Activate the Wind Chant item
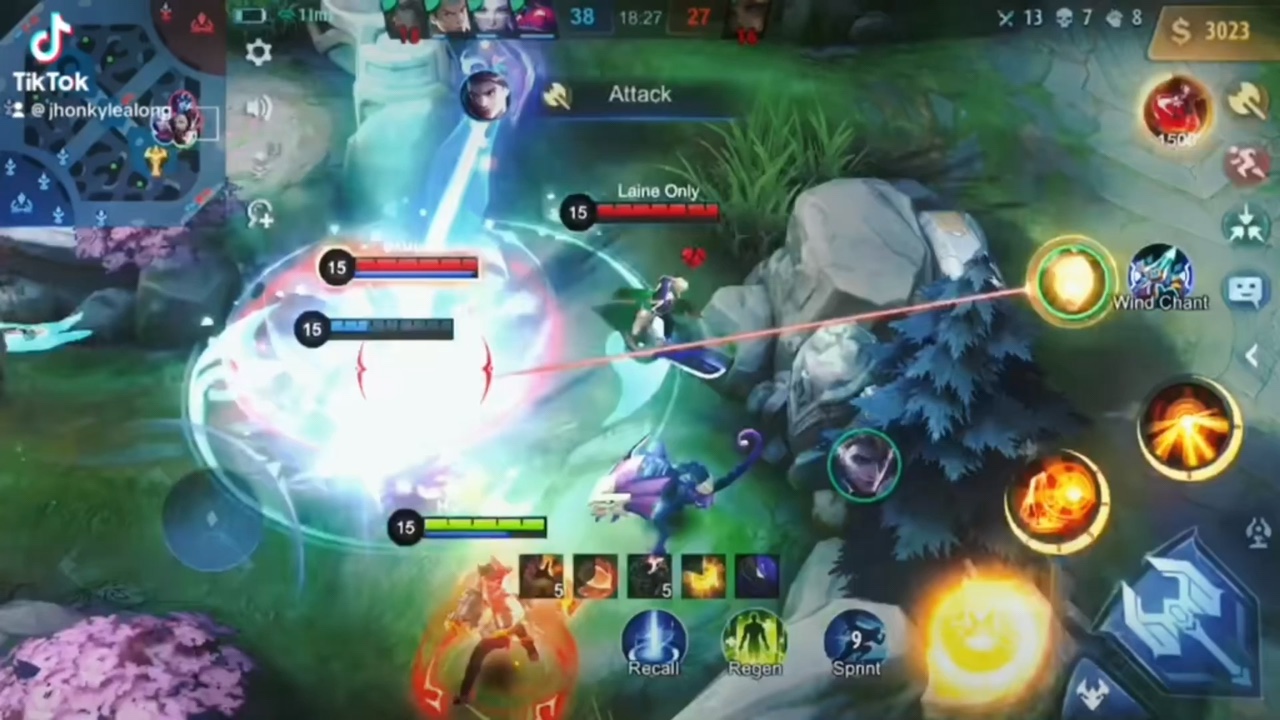 tap(1160, 273)
